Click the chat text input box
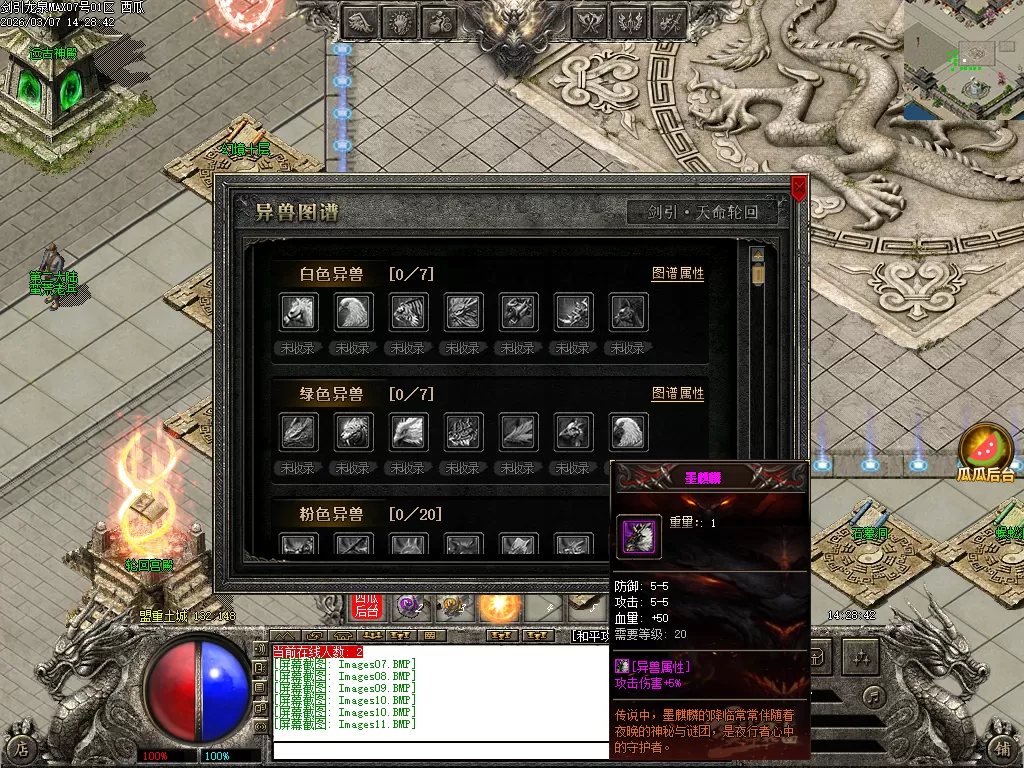The height and width of the screenshot is (768, 1024). (x=440, y=749)
